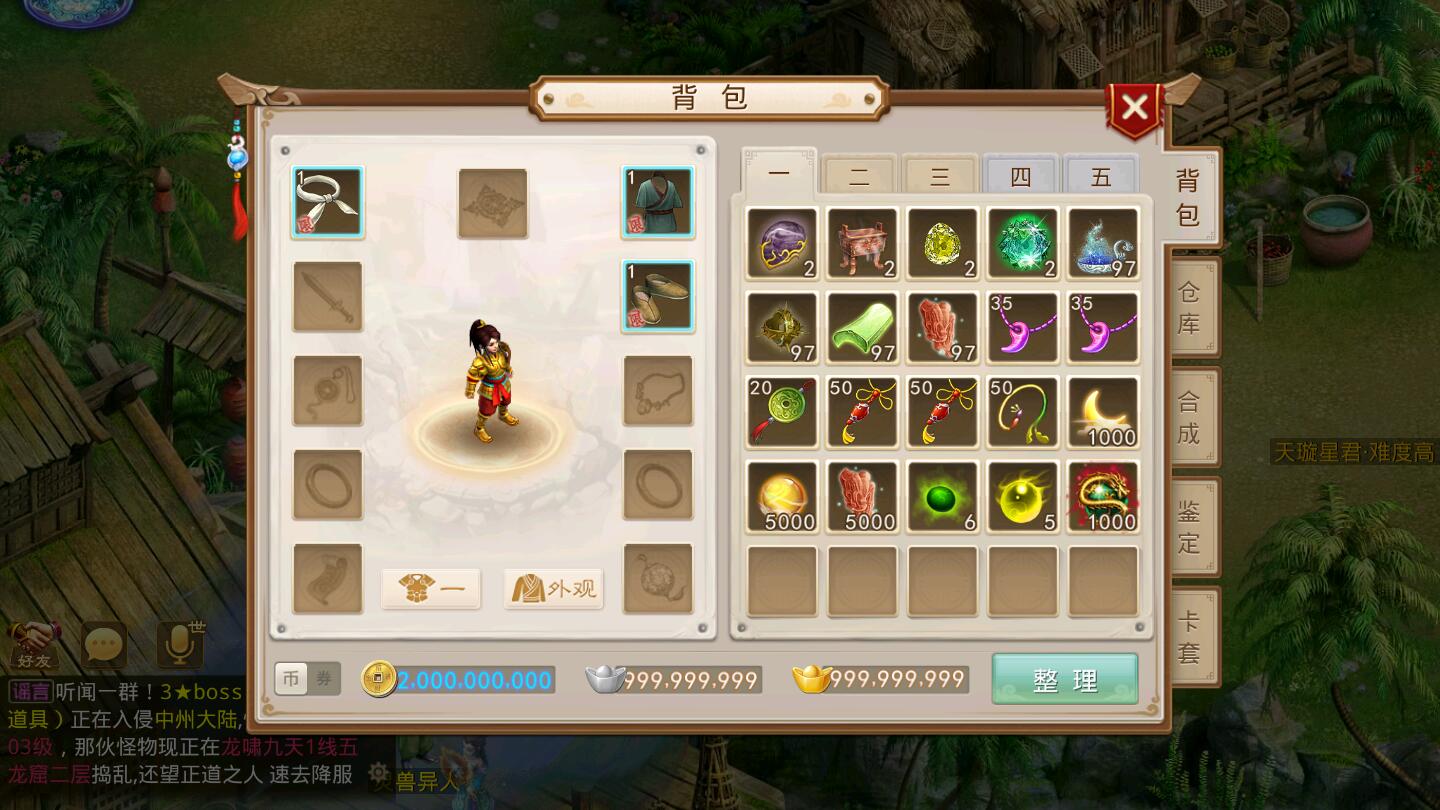Screen dimensions: 1440x810
Task: Tap the microphone voice chat icon
Action: pos(180,645)
